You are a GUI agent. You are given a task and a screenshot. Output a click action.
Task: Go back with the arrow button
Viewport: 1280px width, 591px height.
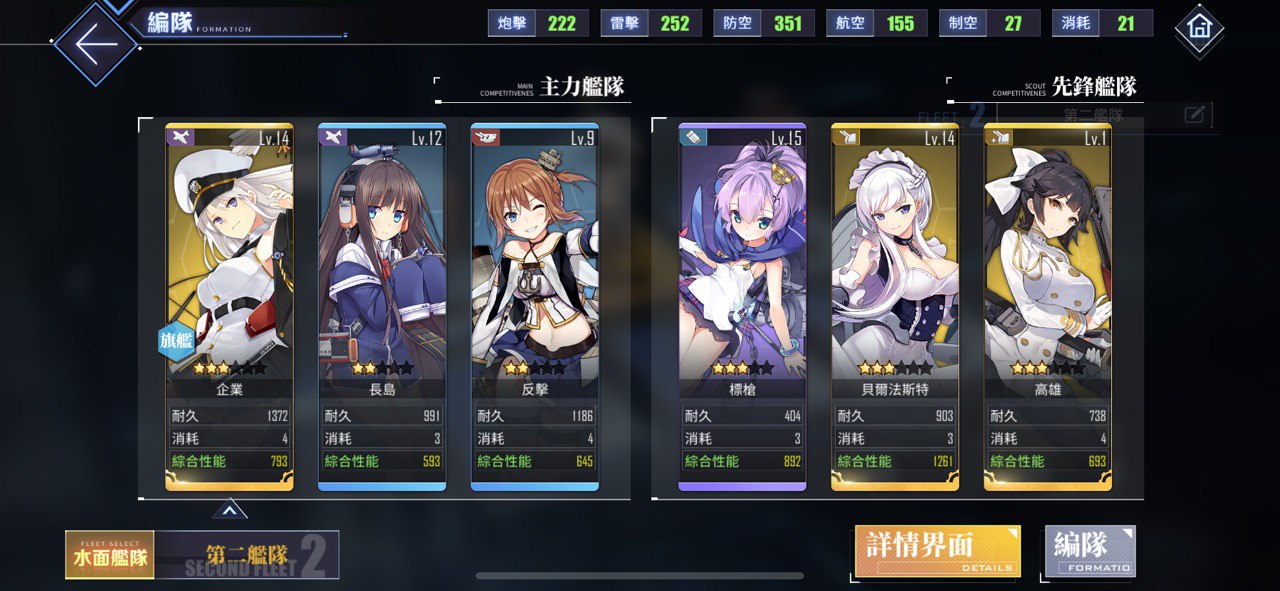95,45
